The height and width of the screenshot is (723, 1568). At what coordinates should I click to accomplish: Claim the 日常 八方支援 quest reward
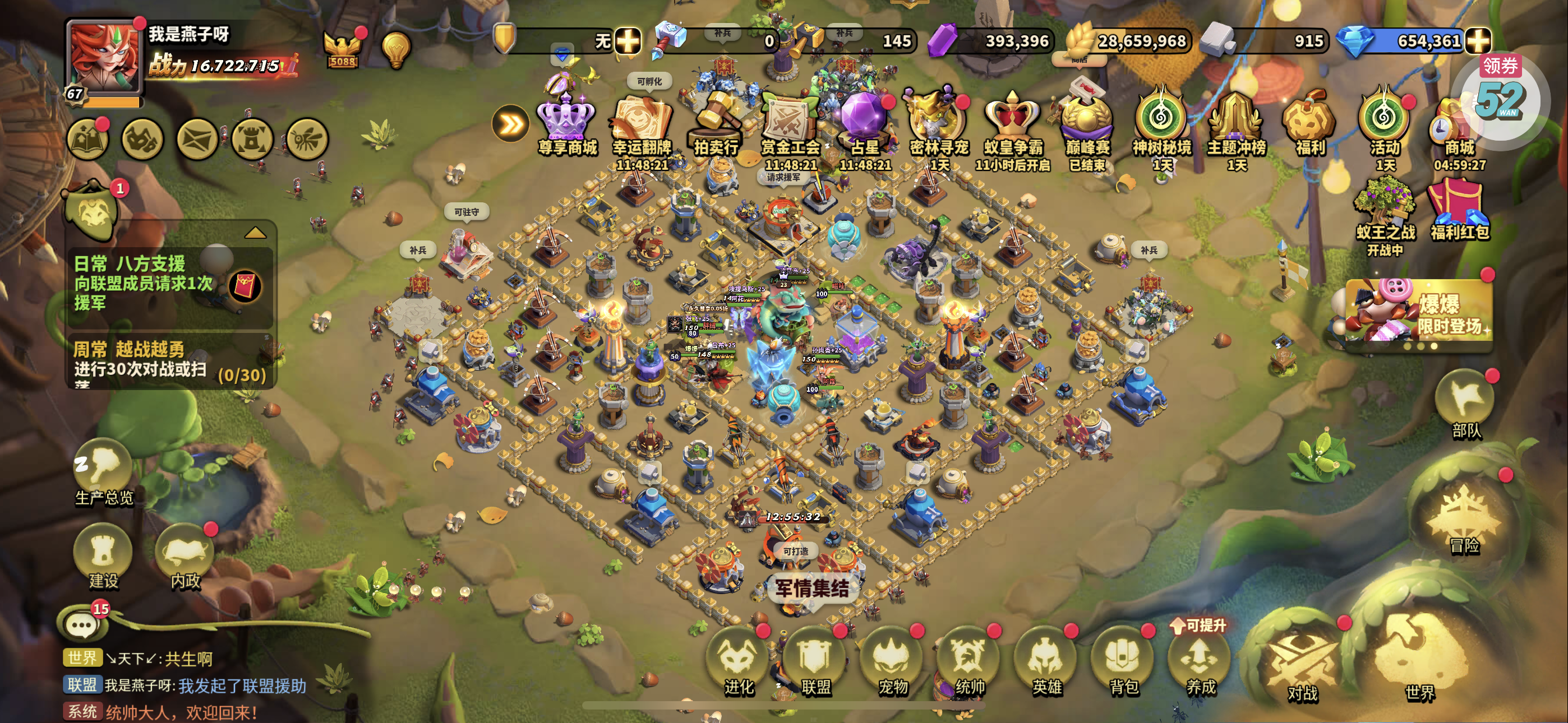click(x=245, y=286)
